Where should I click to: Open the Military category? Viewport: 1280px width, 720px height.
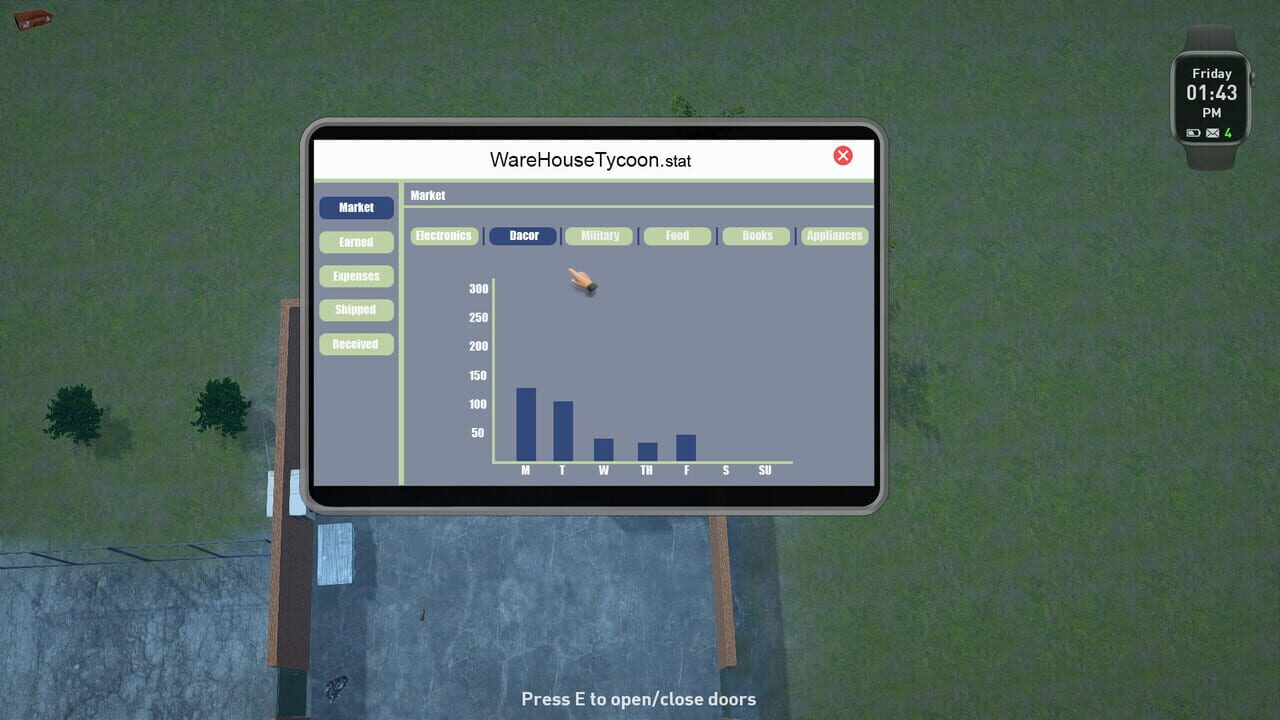pyautogui.click(x=598, y=235)
